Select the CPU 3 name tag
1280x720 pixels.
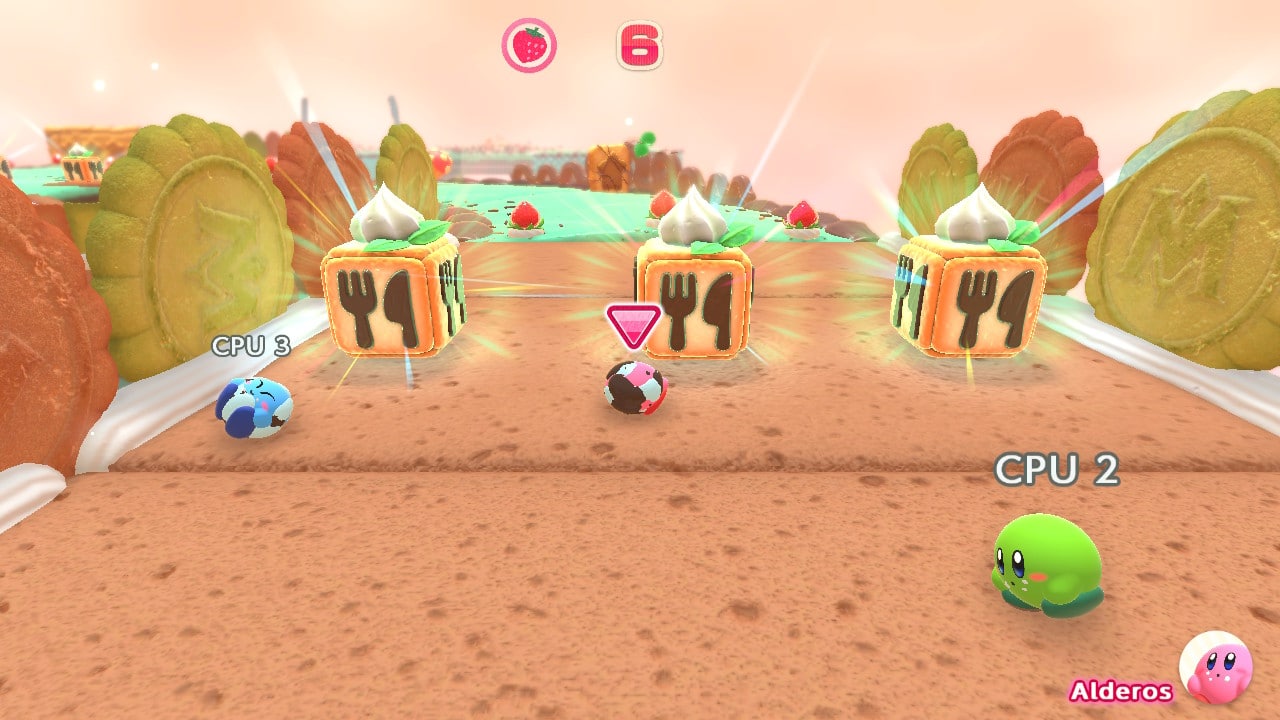[250, 346]
